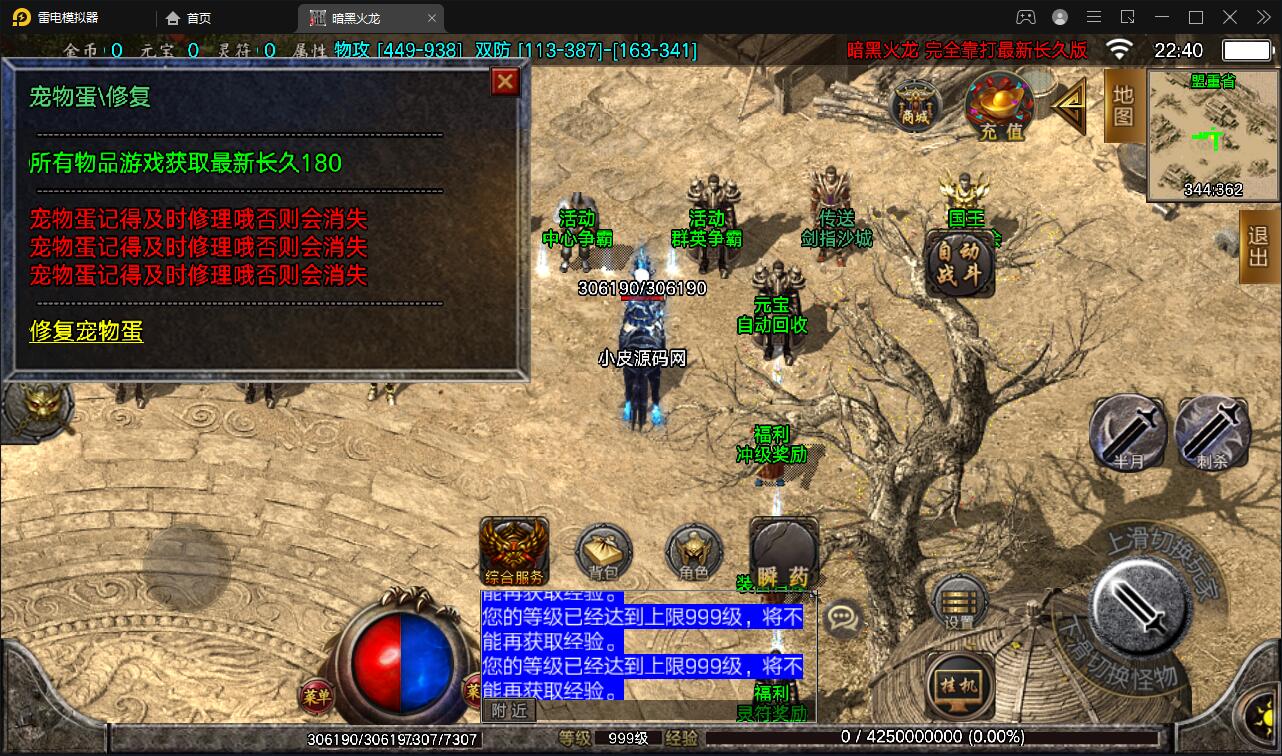The height and width of the screenshot is (756, 1282).
Task: Open the 商城 shop icon
Action: [918, 105]
